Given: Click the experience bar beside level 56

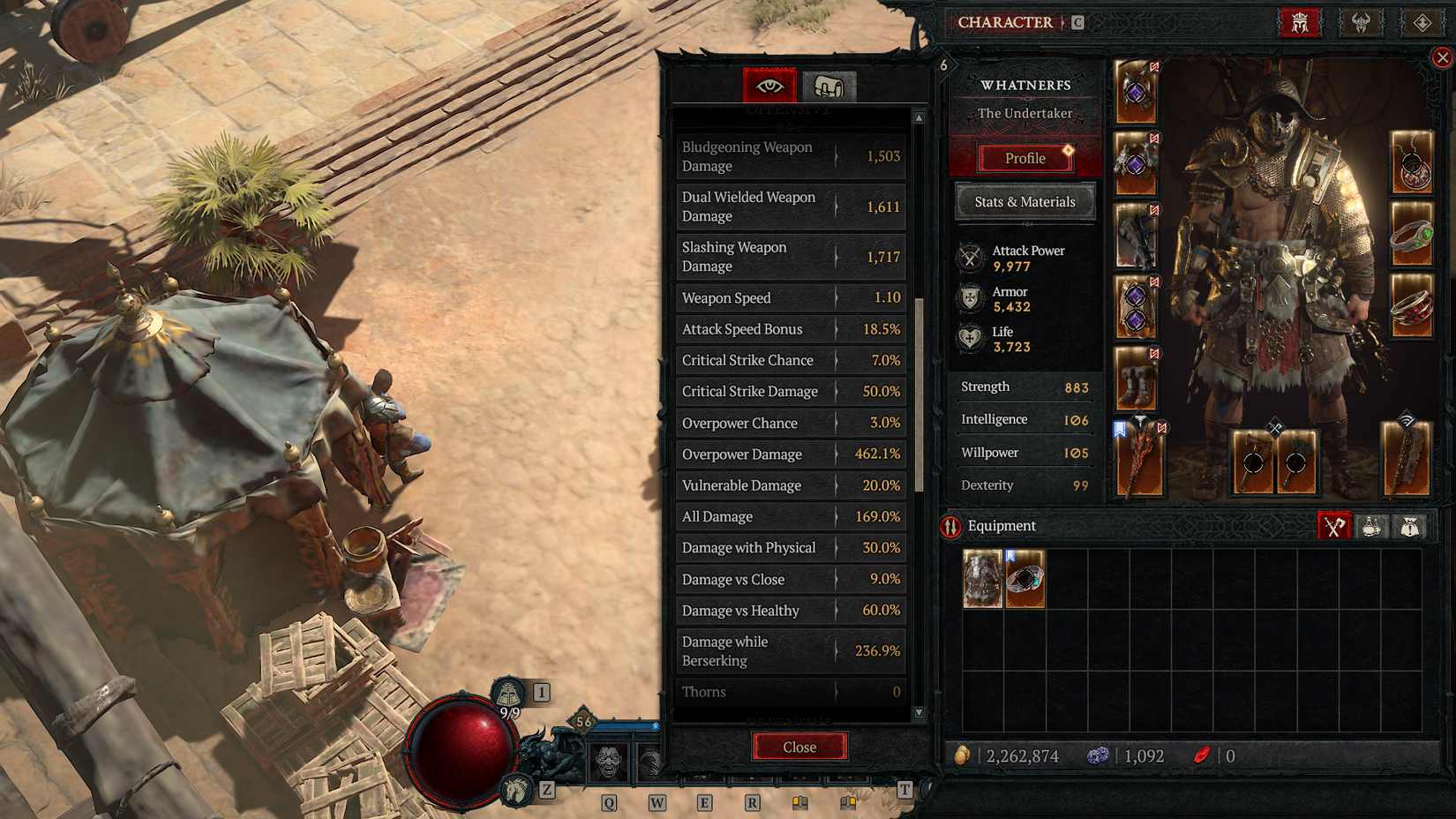Looking at the screenshot, I should click(627, 725).
